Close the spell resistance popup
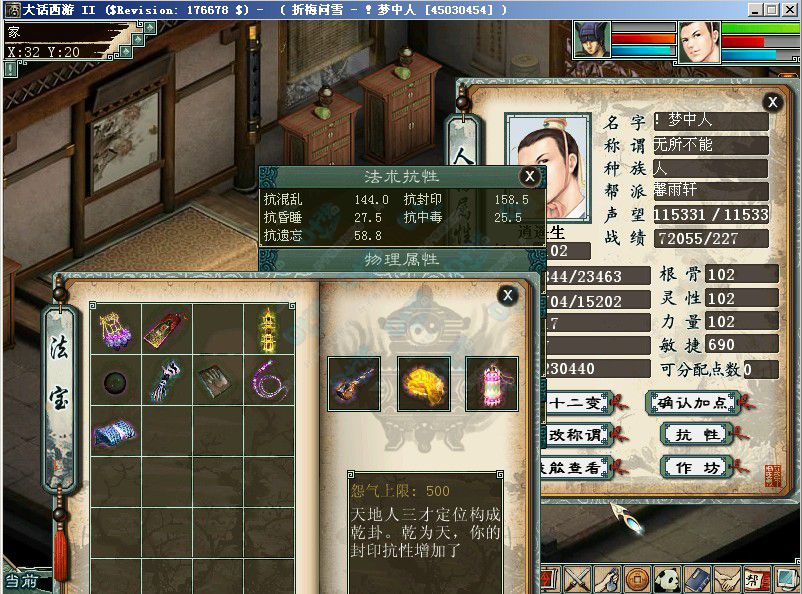The width and height of the screenshot is (802, 594). (529, 176)
